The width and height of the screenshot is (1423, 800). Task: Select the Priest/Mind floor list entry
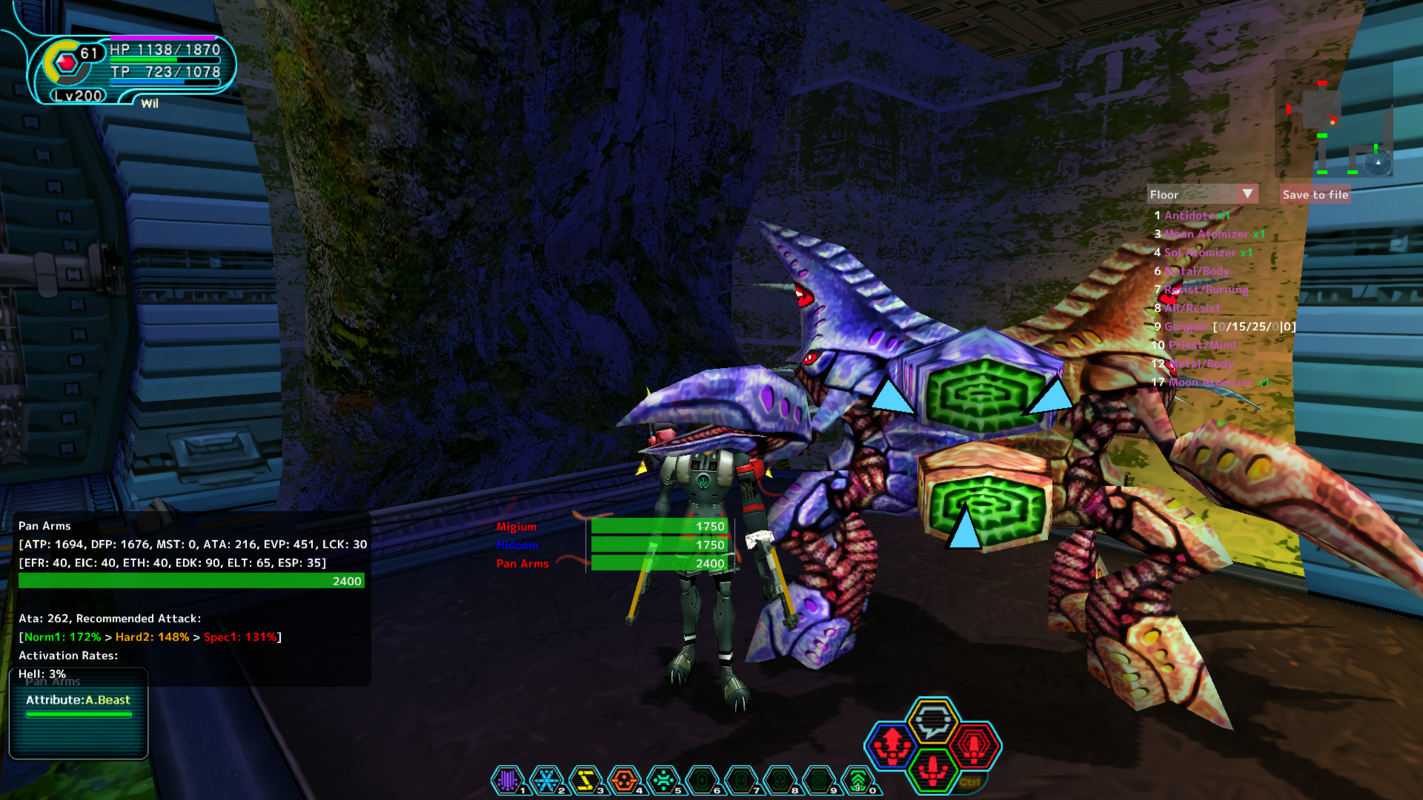pyautogui.click(x=1199, y=346)
